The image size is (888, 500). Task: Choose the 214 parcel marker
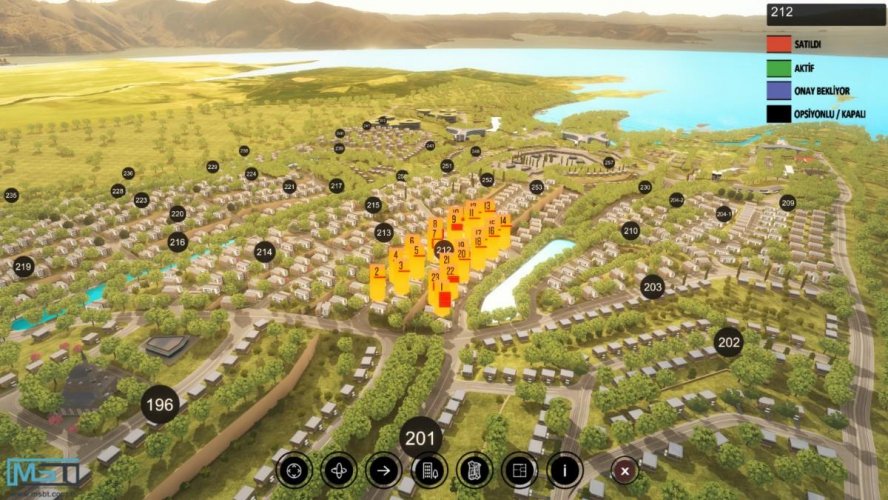pyautogui.click(x=264, y=252)
